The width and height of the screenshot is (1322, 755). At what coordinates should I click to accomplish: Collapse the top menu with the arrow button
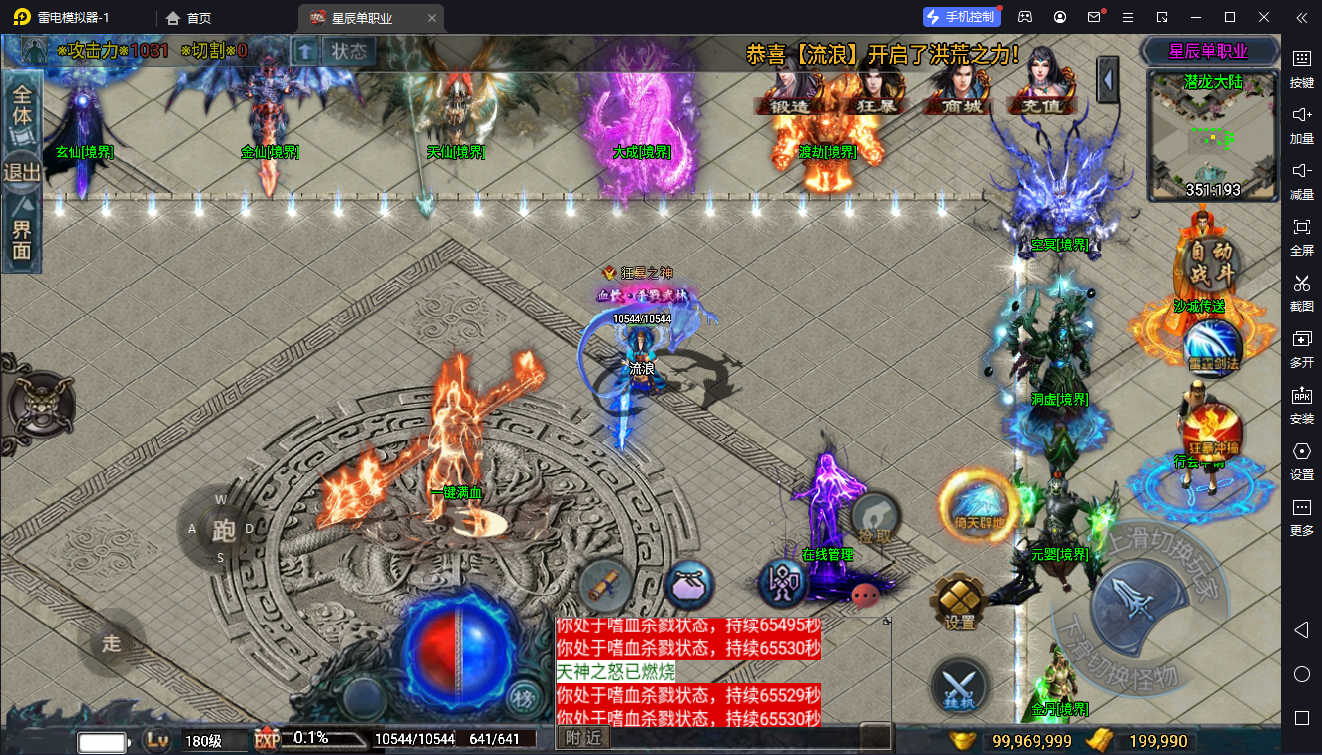[1107, 79]
